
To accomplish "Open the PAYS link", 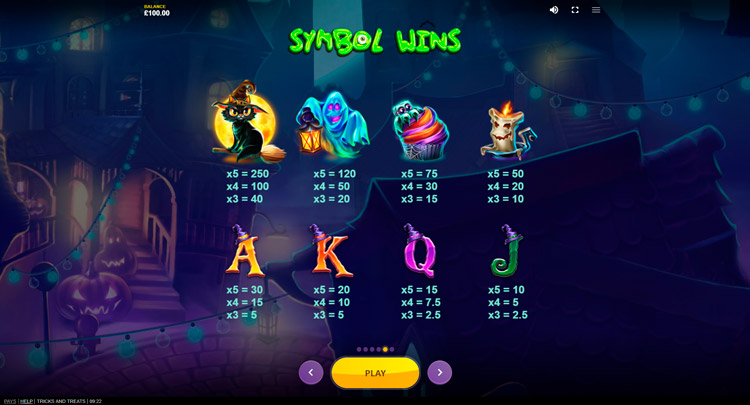I will pyautogui.click(x=9, y=401).
